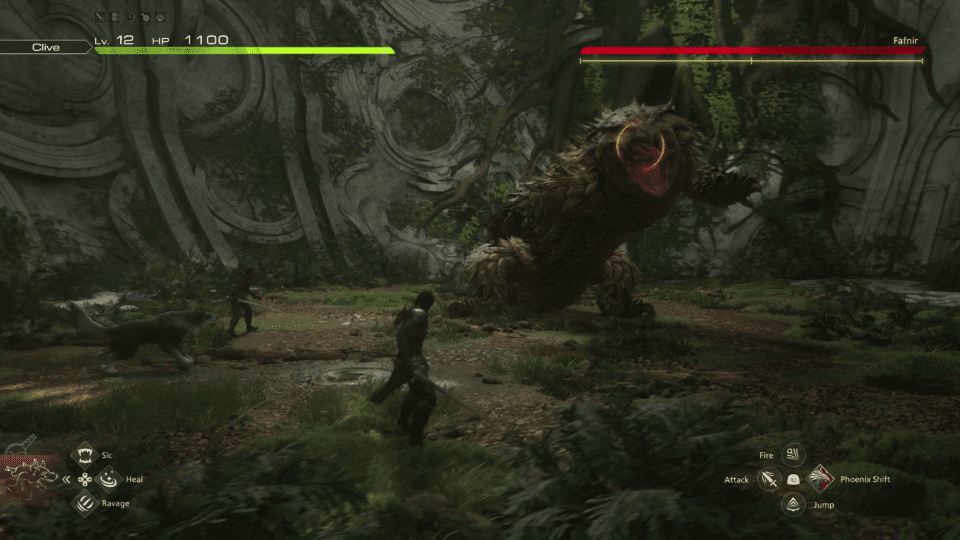Cast the Fire spell icon

[x=794, y=456]
